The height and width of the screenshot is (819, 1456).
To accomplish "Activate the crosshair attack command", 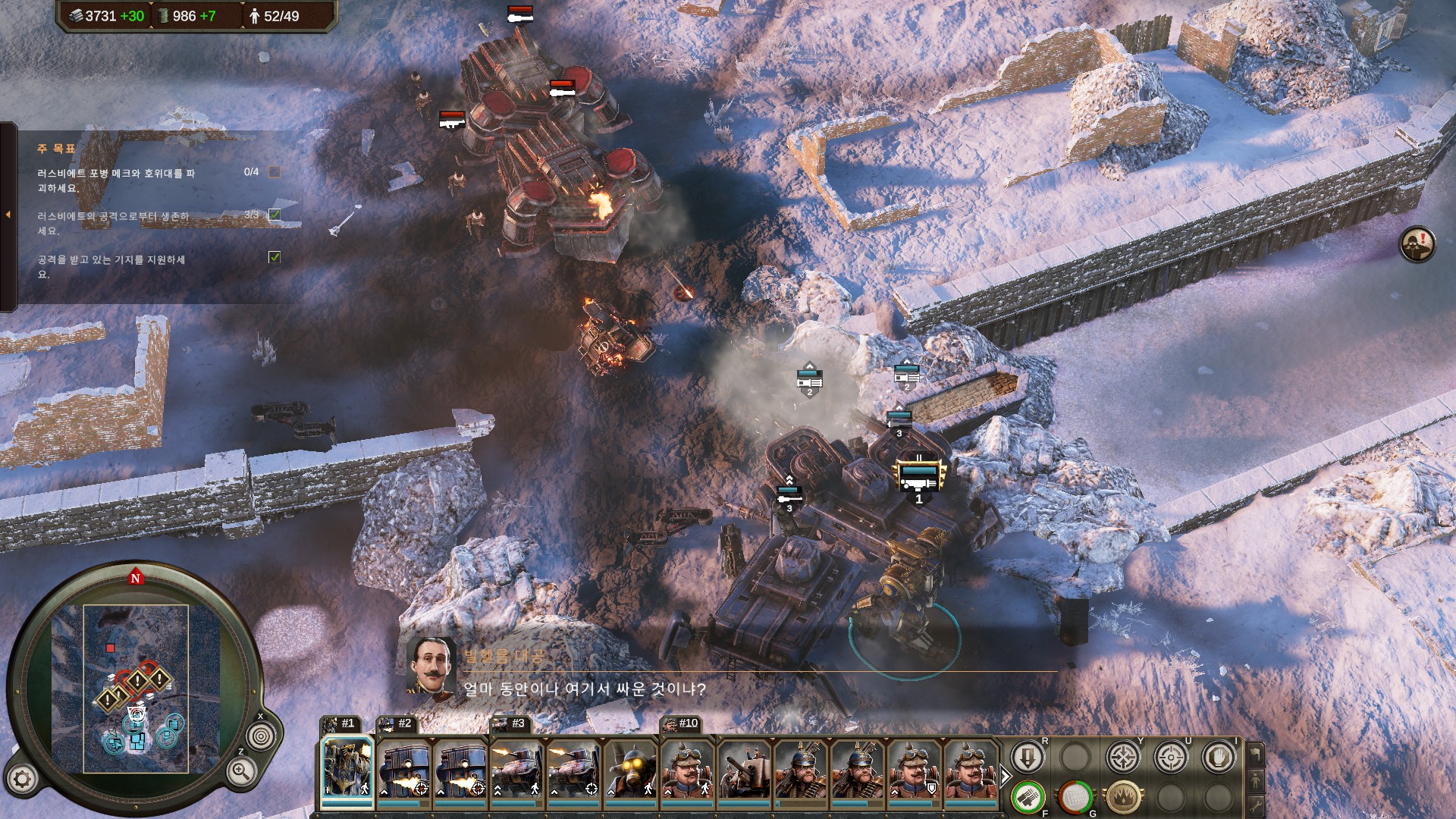I will click(x=1171, y=758).
